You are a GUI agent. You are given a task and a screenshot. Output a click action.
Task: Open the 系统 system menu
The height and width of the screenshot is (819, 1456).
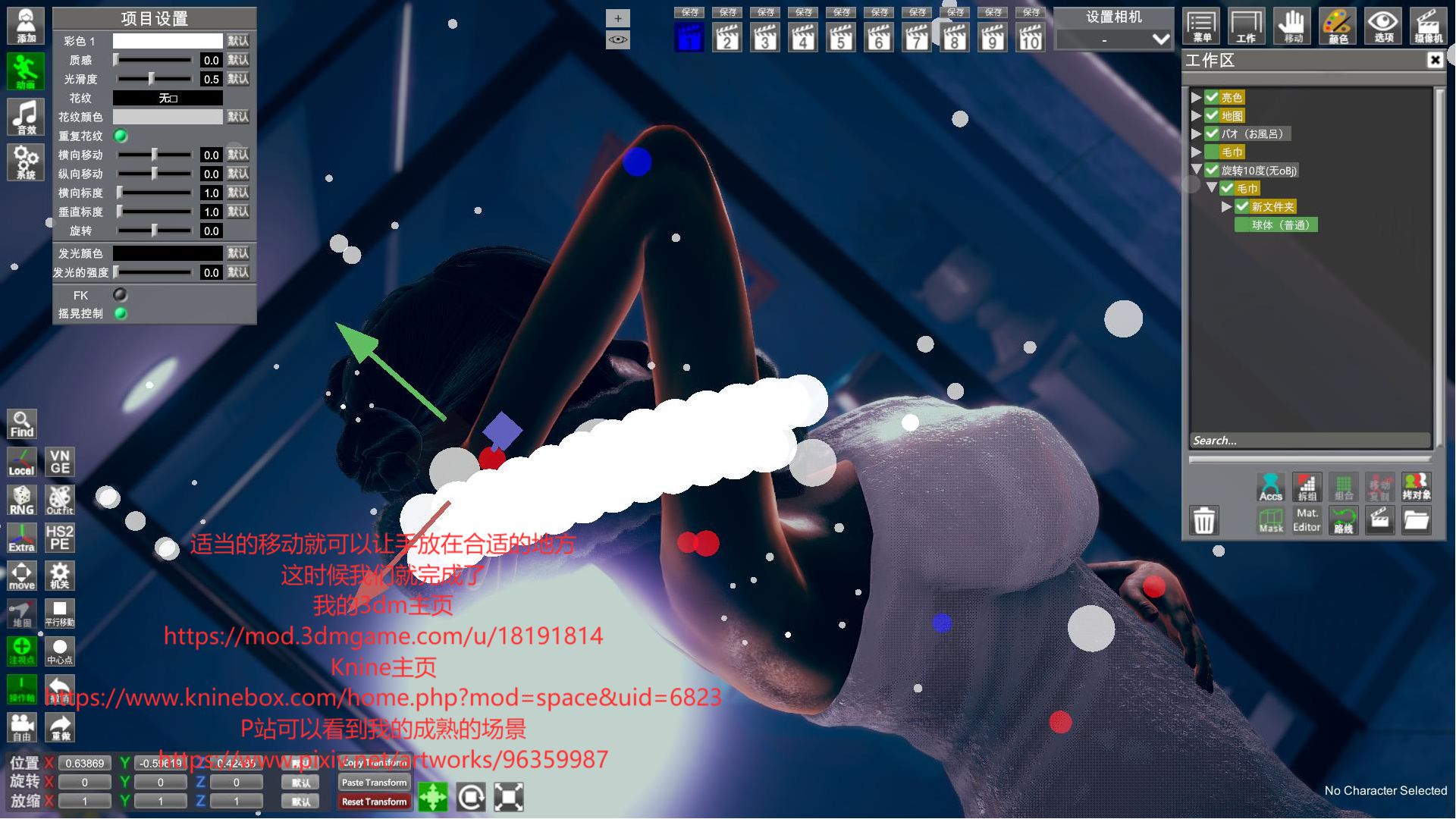pyautogui.click(x=26, y=162)
